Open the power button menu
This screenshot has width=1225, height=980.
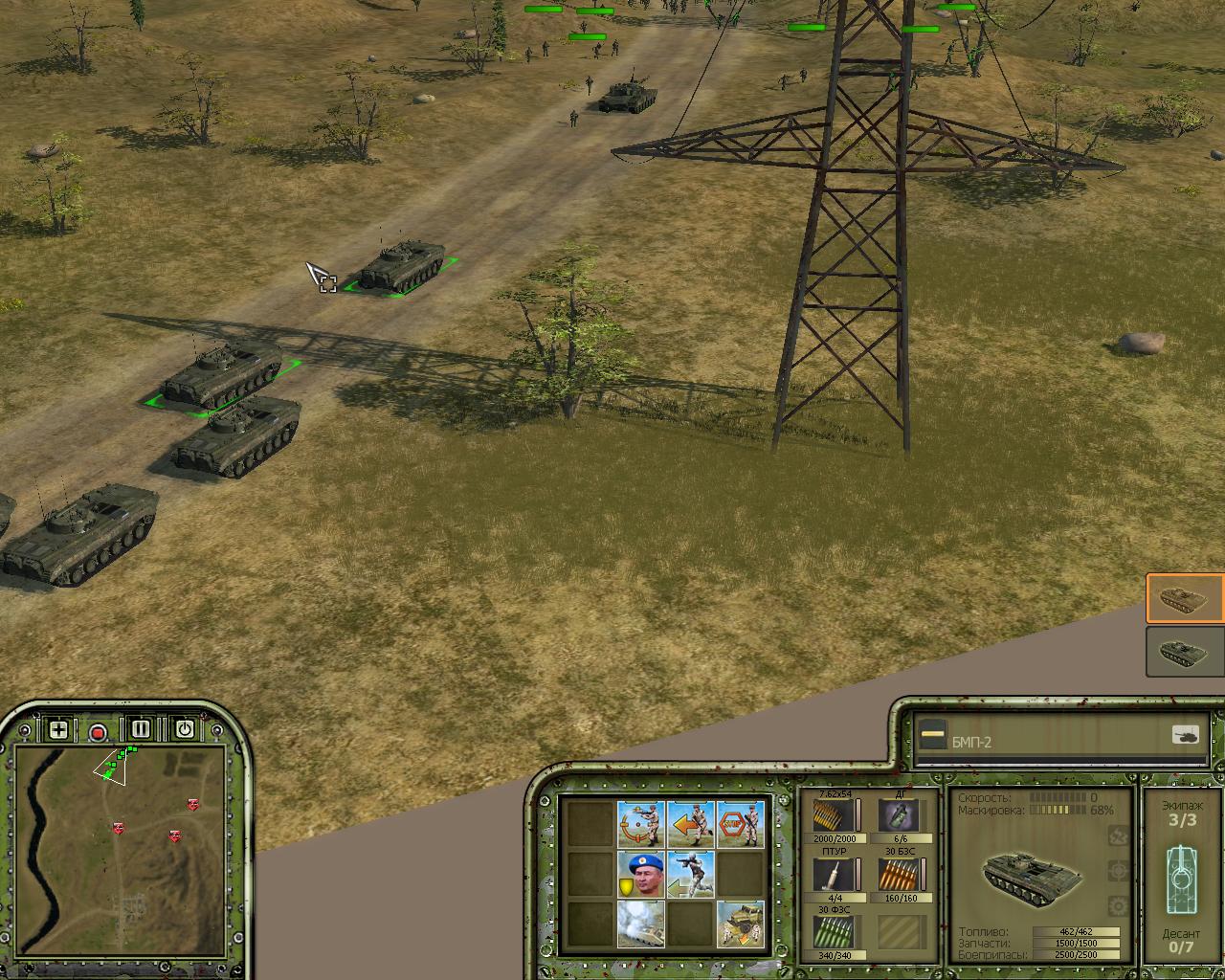pyautogui.click(x=184, y=729)
